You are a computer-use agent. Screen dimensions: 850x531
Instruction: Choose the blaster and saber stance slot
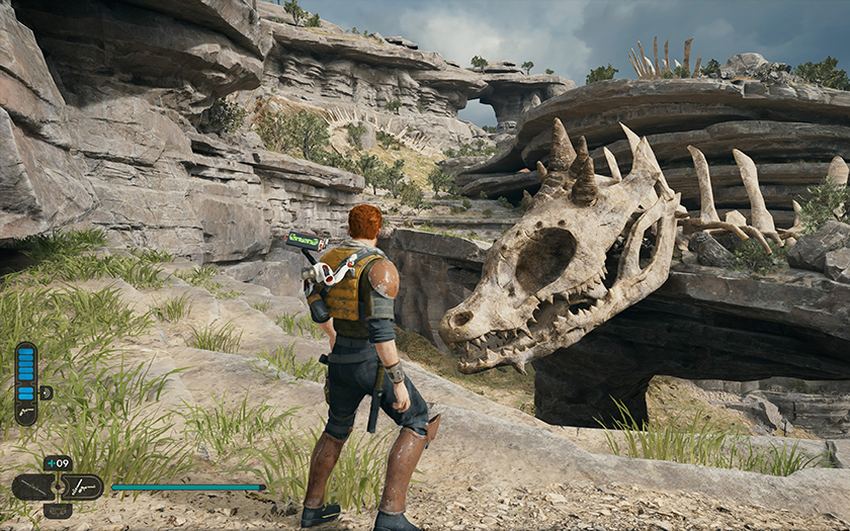click(84, 487)
